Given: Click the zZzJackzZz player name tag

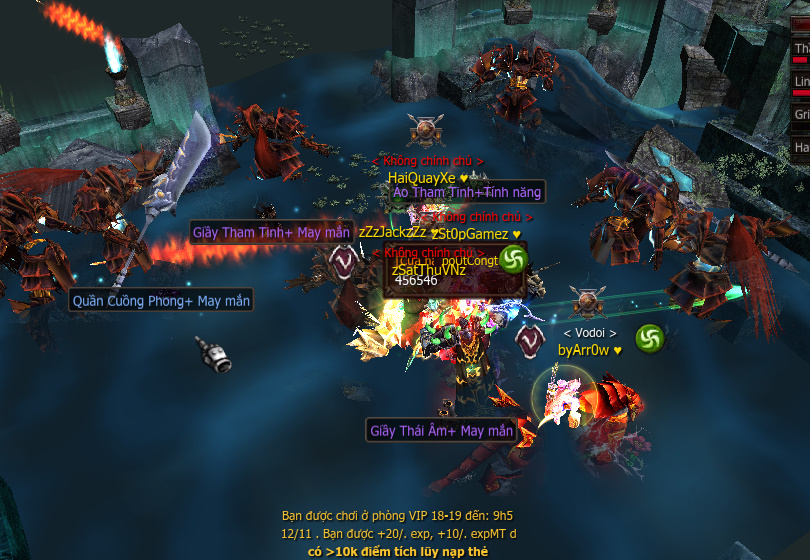Looking at the screenshot, I should pos(392,232).
